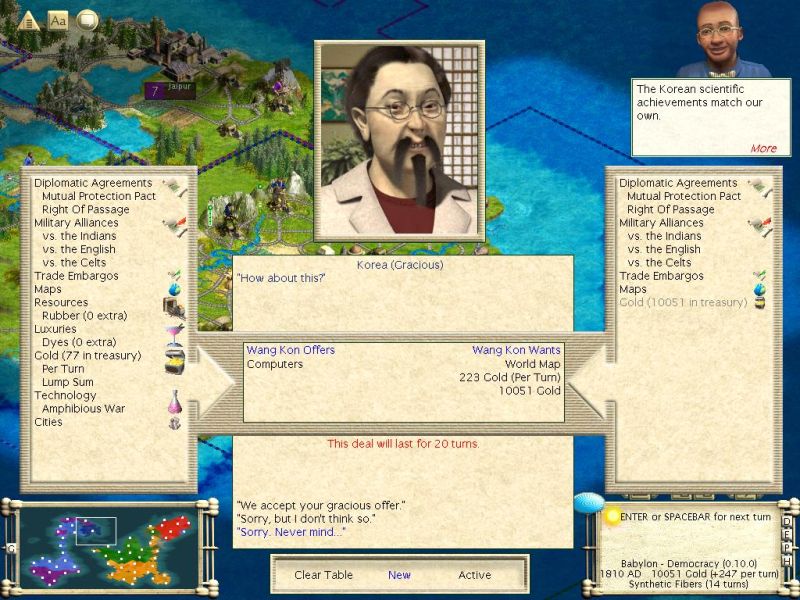This screenshot has width=800, height=600.
Task: Select Mutual Protection Pact in Babylon's list
Action: (x=683, y=196)
